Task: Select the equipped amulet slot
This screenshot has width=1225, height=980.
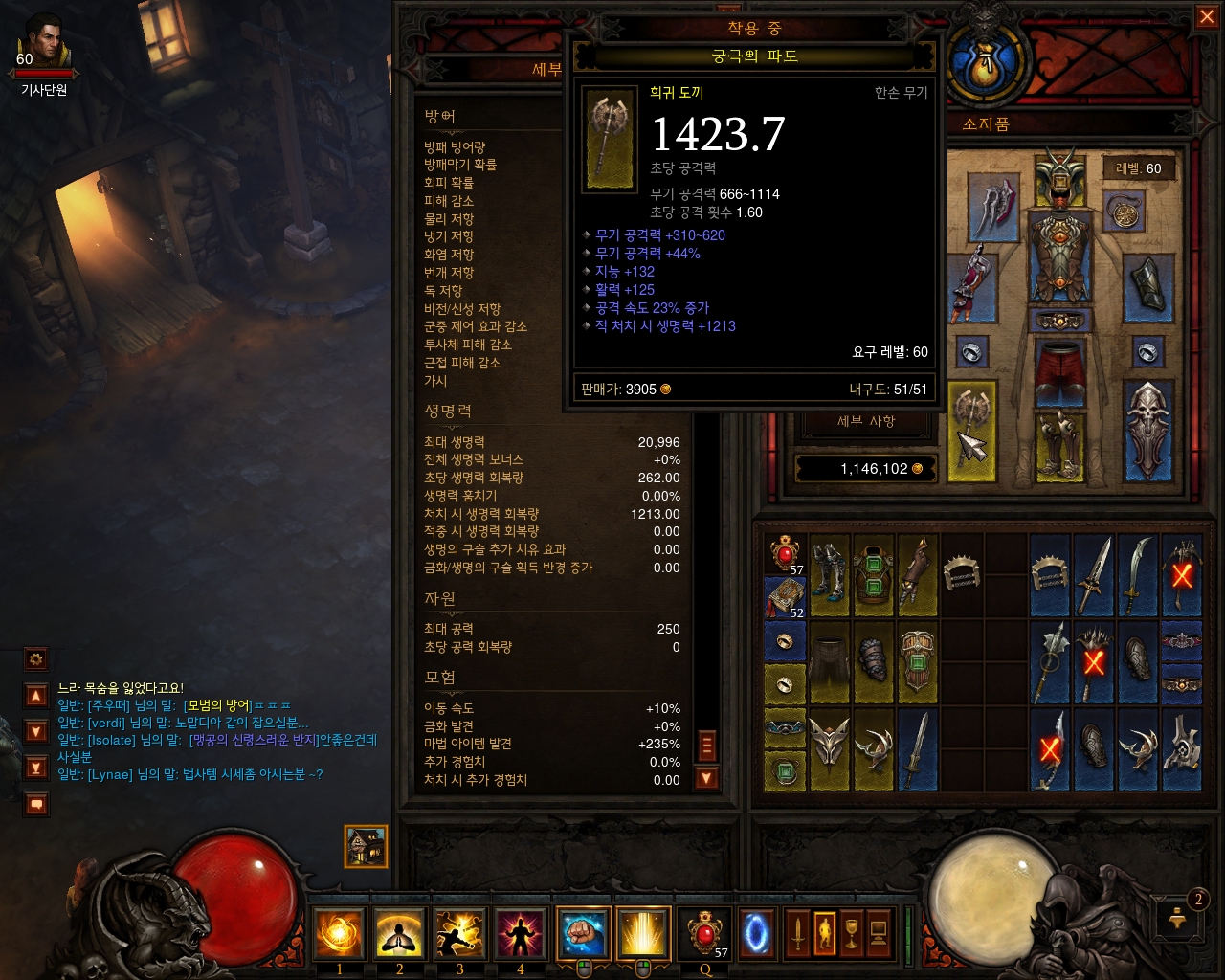Action: (x=1123, y=212)
